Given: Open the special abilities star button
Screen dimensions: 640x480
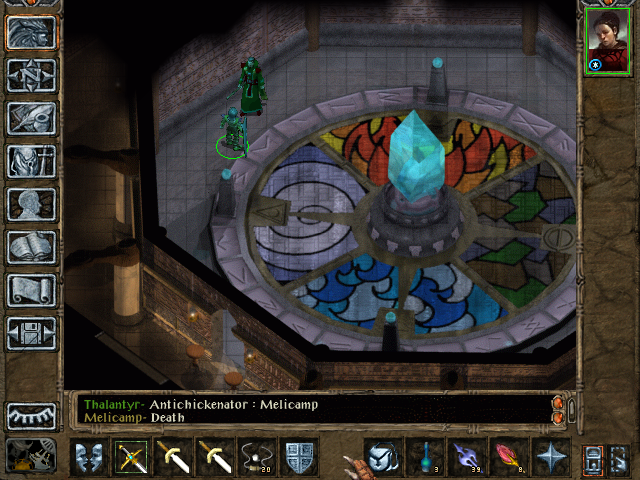Looking at the screenshot, I should click(x=550, y=457).
